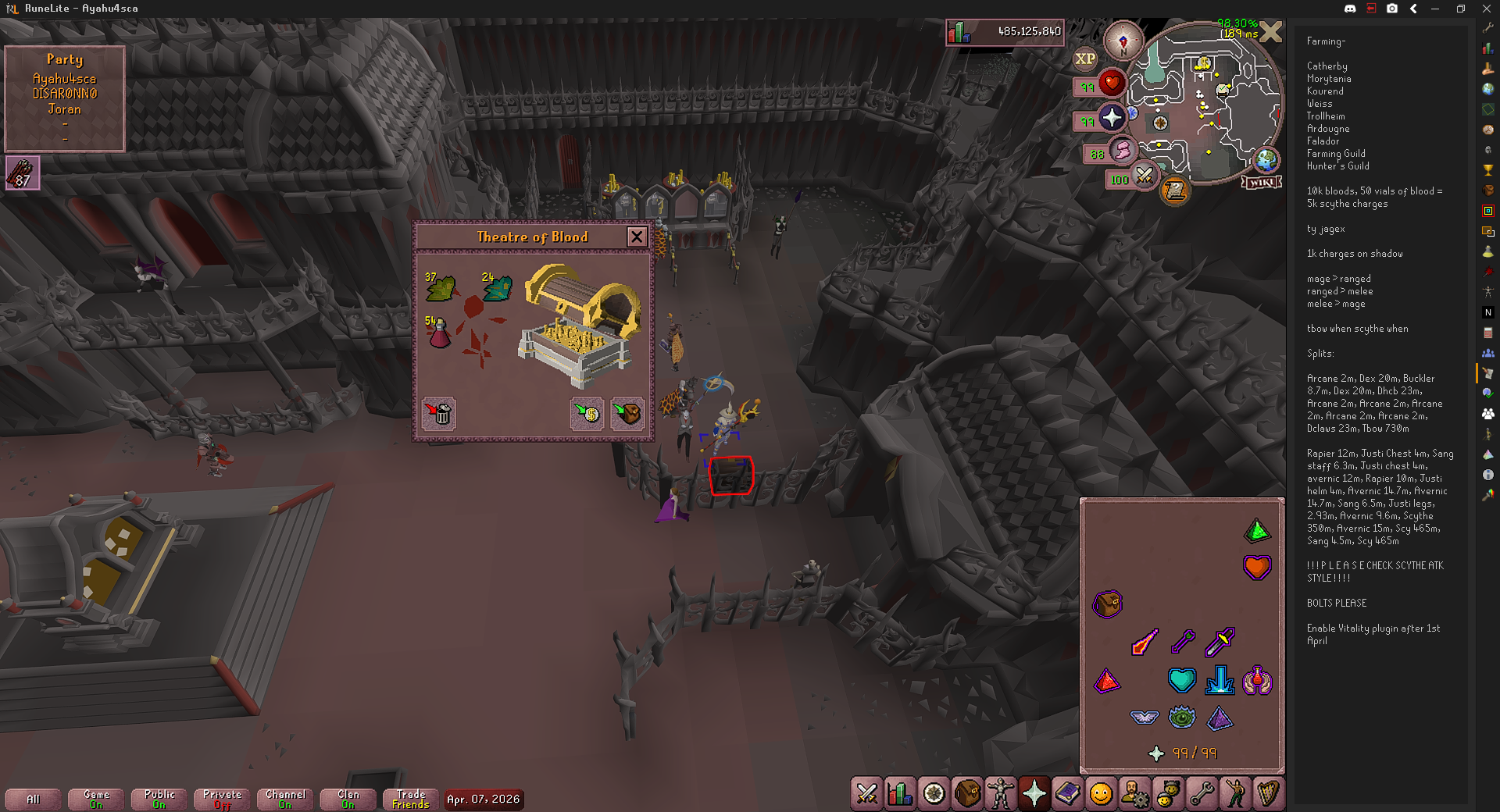This screenshot has height=812, width=1500.
Task: Open the world map globe
Action: 1266,161
